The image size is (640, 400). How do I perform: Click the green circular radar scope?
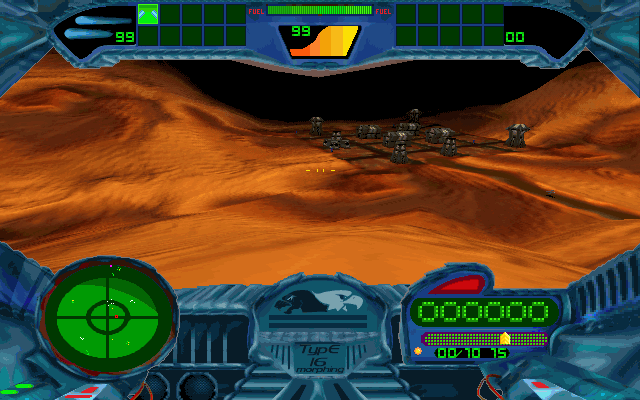click(106, 317)
